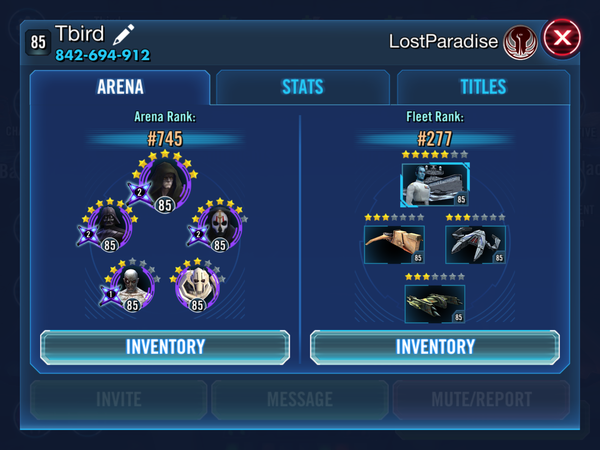Viewport: 600px width, 450px height.
Task: Click the Mute/Report button
Action: [481, 400]
